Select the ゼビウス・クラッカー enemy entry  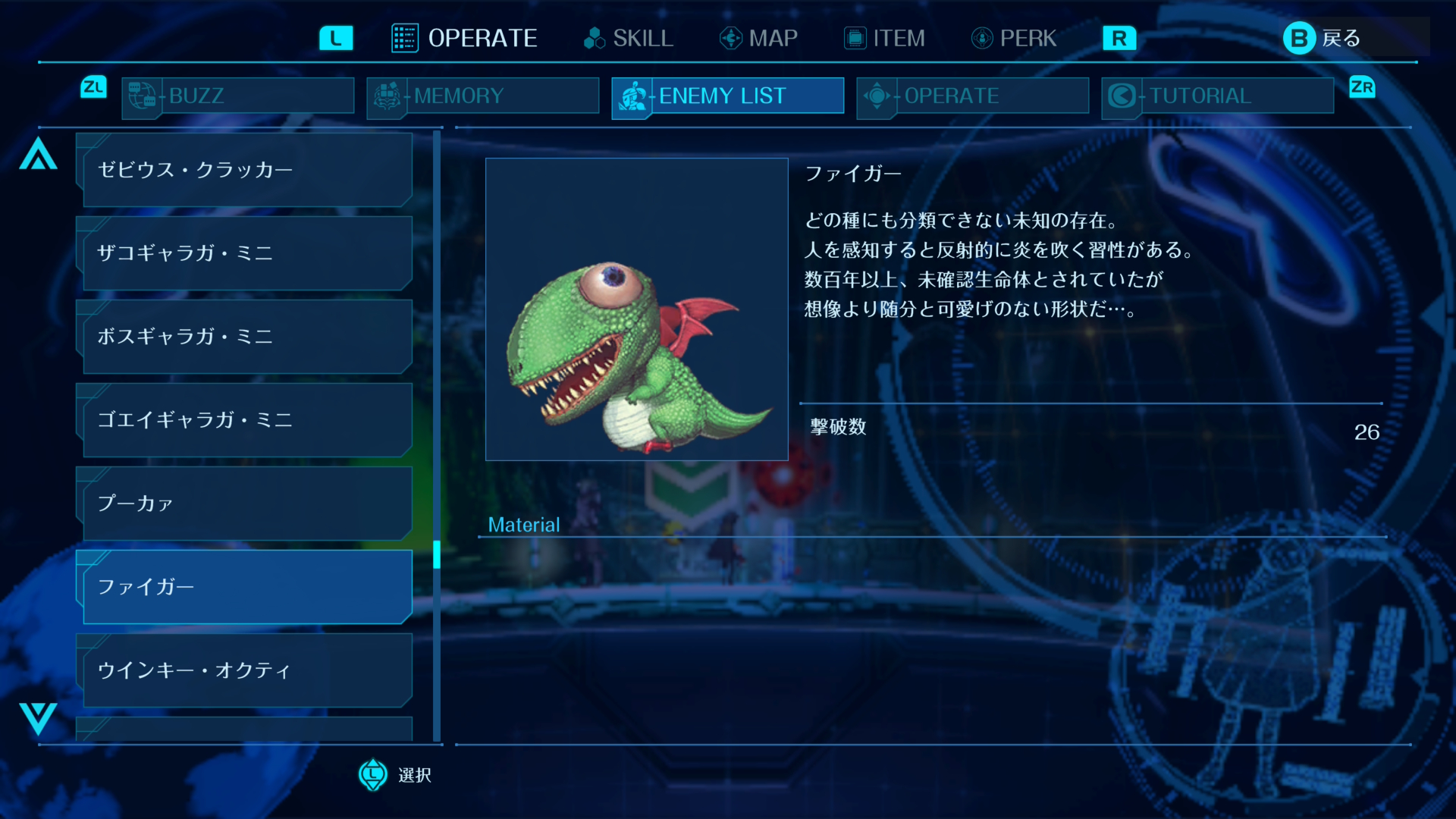coord(244,170)
